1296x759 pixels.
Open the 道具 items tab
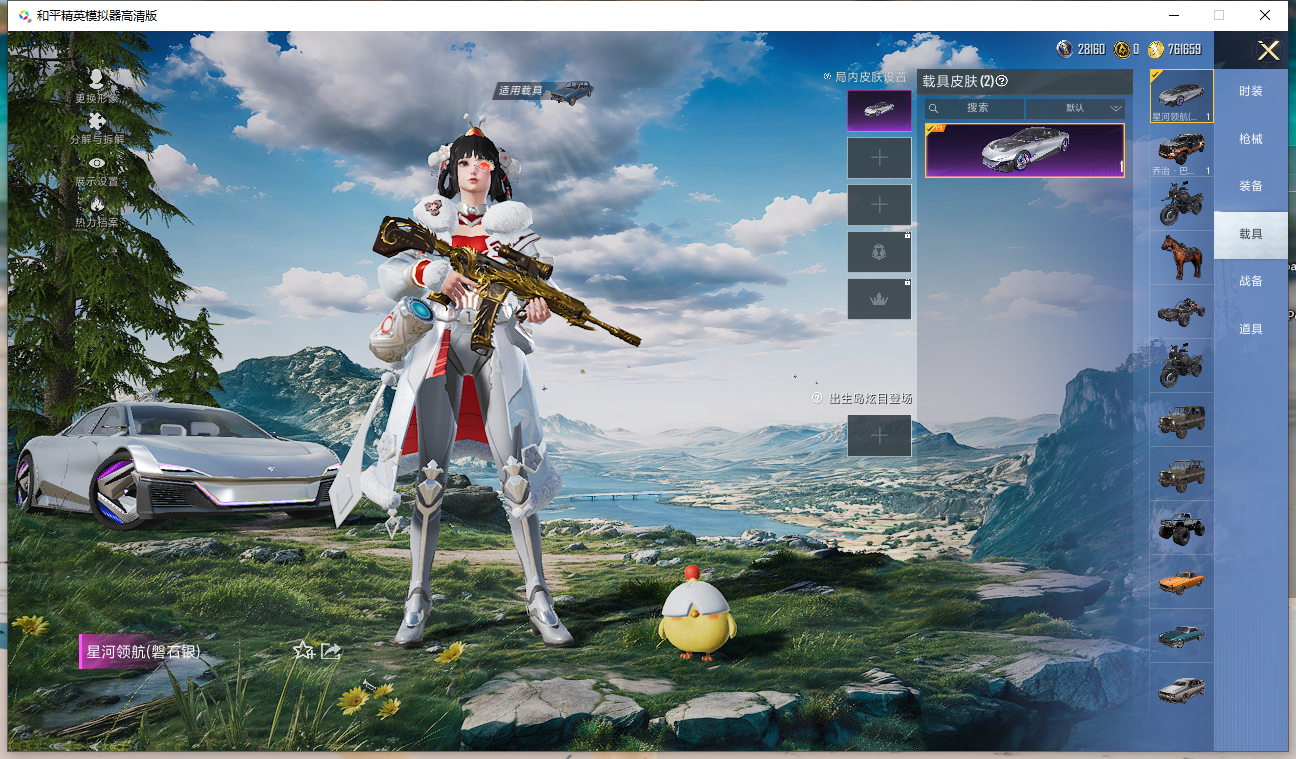[1250, 329]
